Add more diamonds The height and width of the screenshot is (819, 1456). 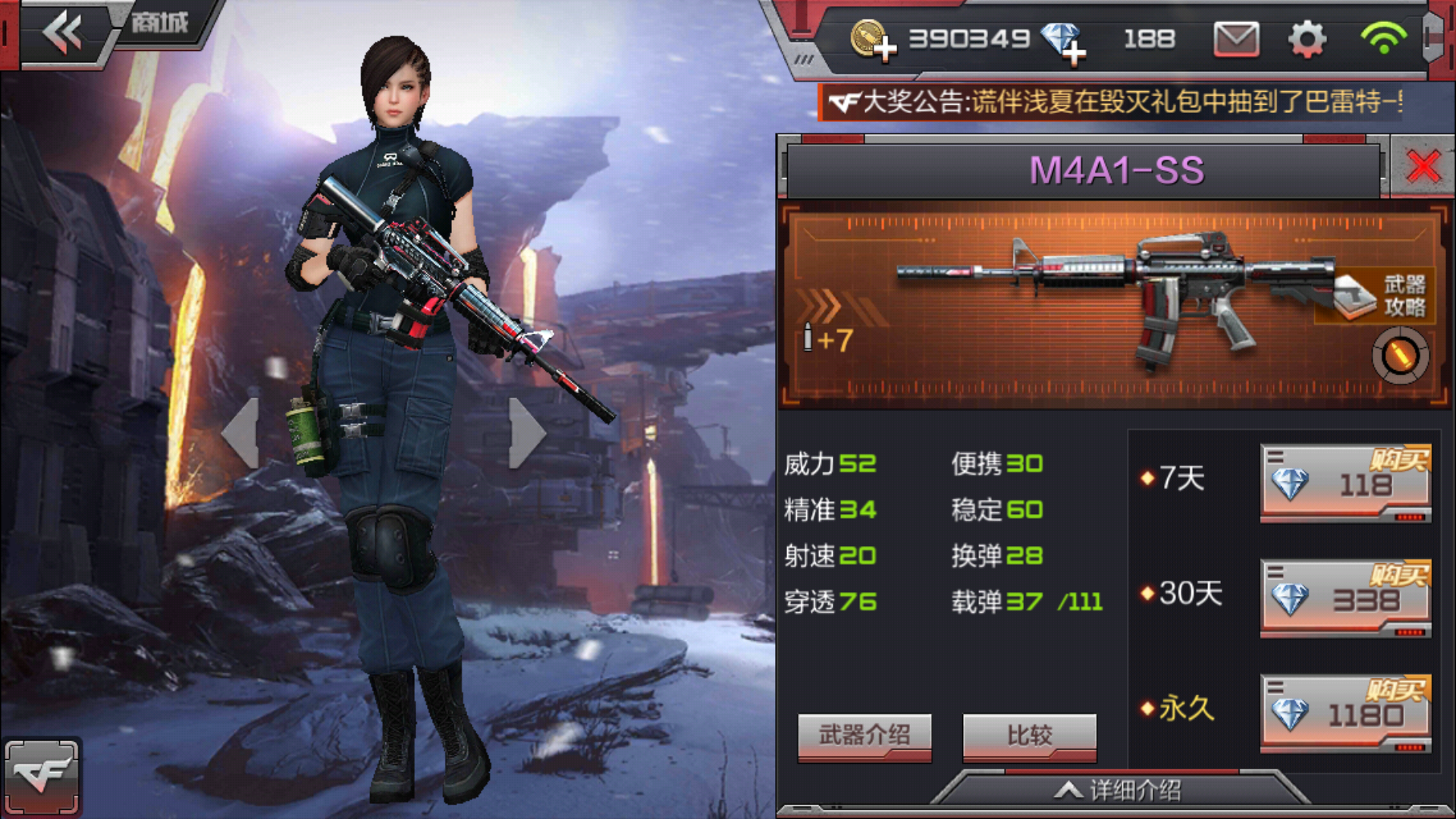click(x=1064, y=41)
